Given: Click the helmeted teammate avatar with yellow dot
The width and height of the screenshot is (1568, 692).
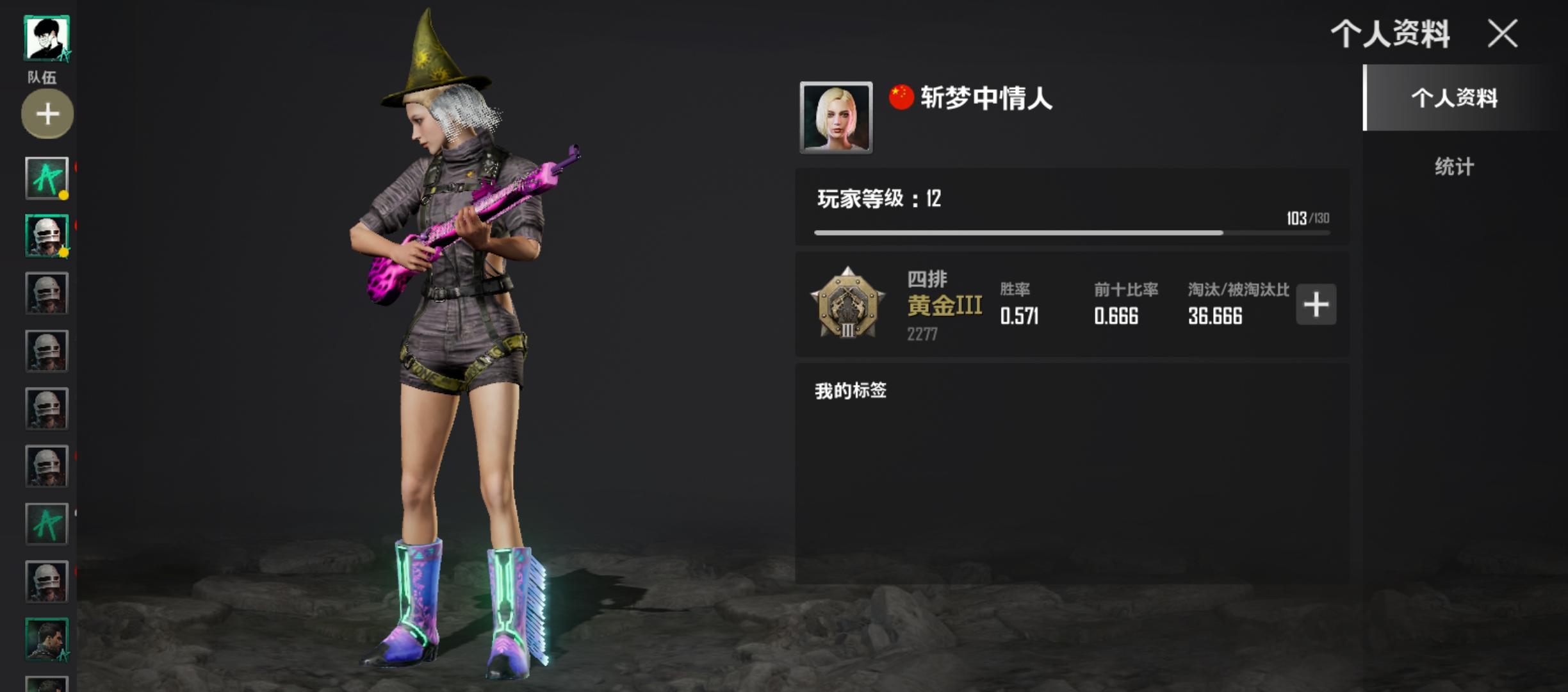Looking at the screenshot, I should coord(47,234).
